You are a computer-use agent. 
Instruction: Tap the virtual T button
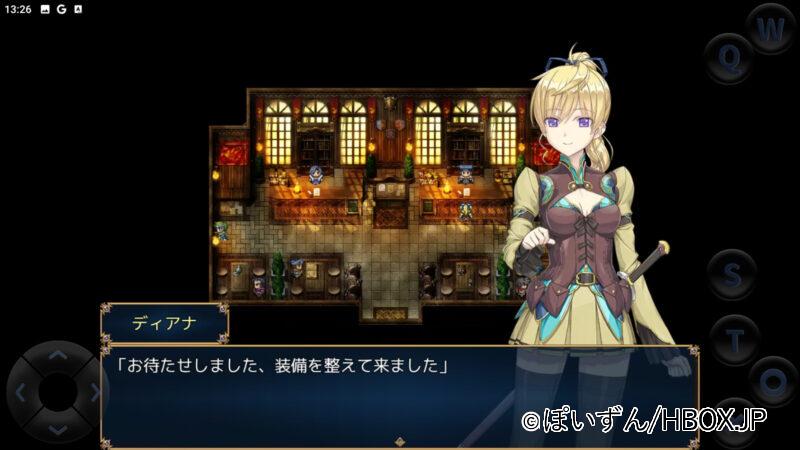pos(734,338)
